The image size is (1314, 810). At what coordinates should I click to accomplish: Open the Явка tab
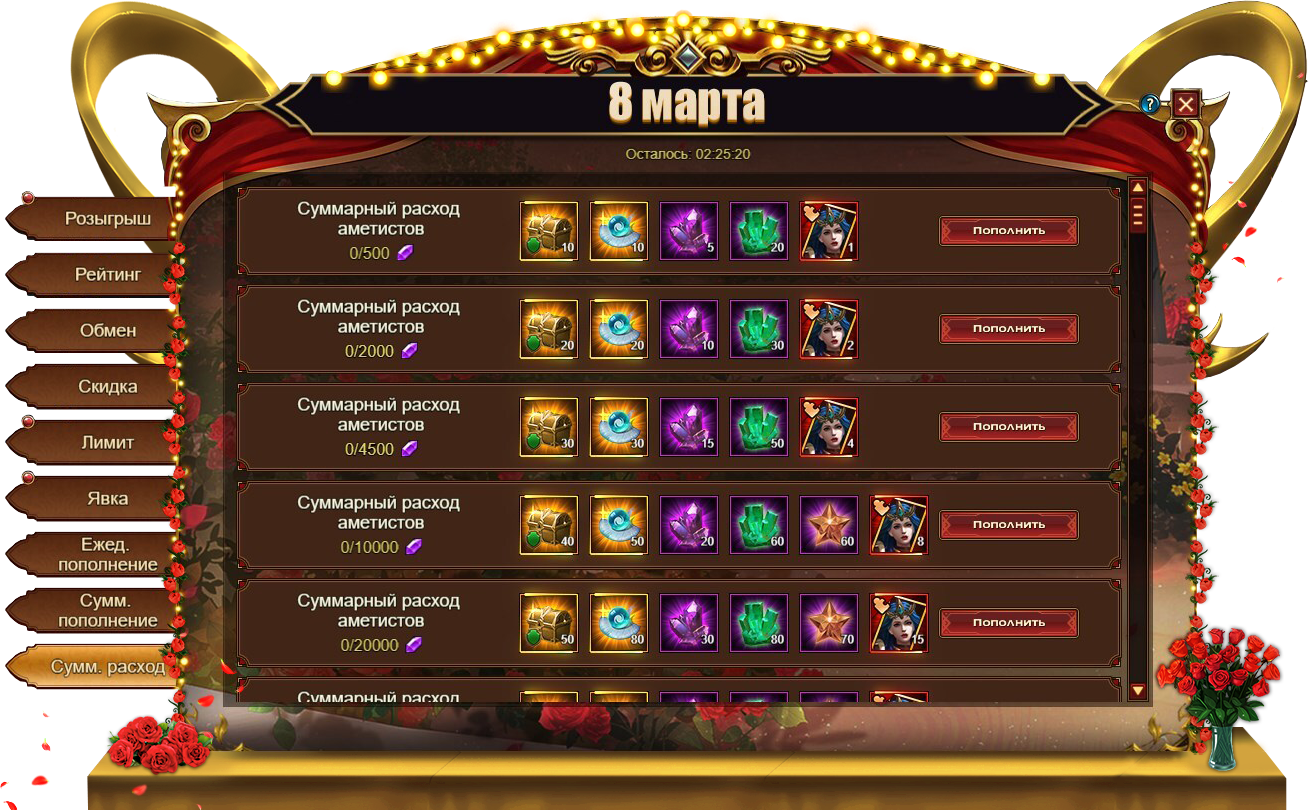[x=107, y=498]
